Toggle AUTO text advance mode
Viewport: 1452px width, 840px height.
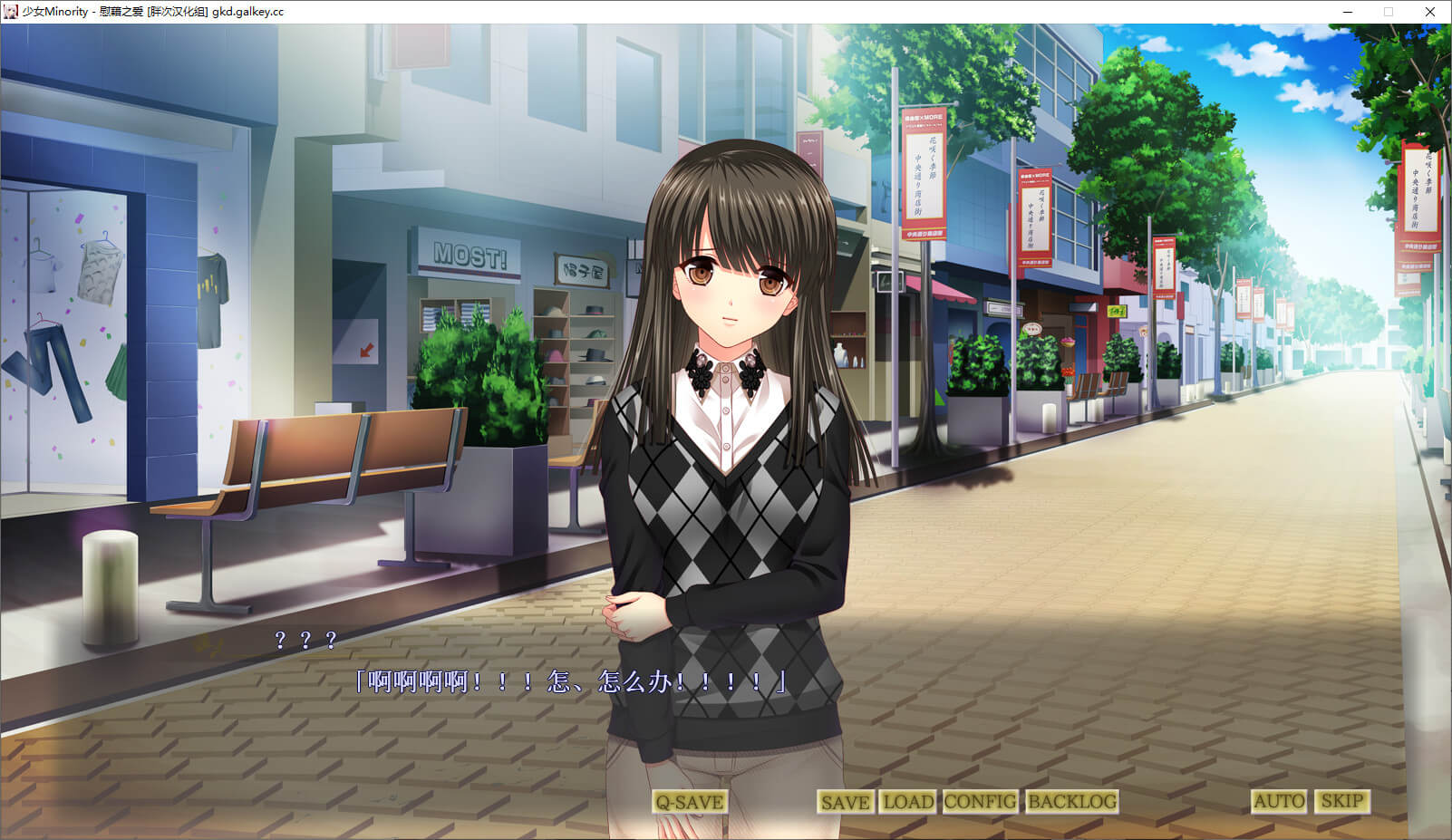pyautogui.click(x=1279, y=801)
